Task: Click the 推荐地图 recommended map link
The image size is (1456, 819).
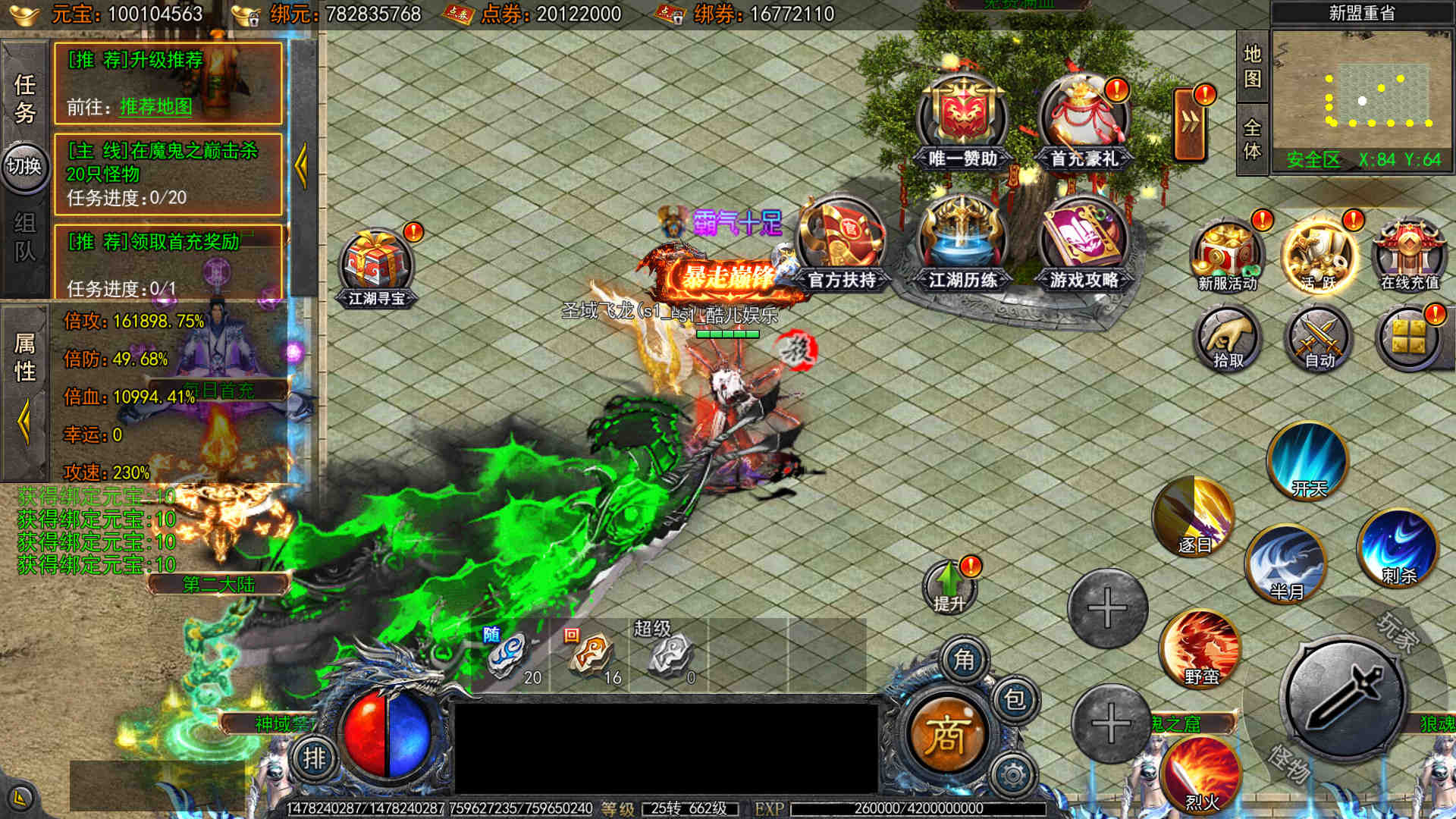Action: (155, 107)
